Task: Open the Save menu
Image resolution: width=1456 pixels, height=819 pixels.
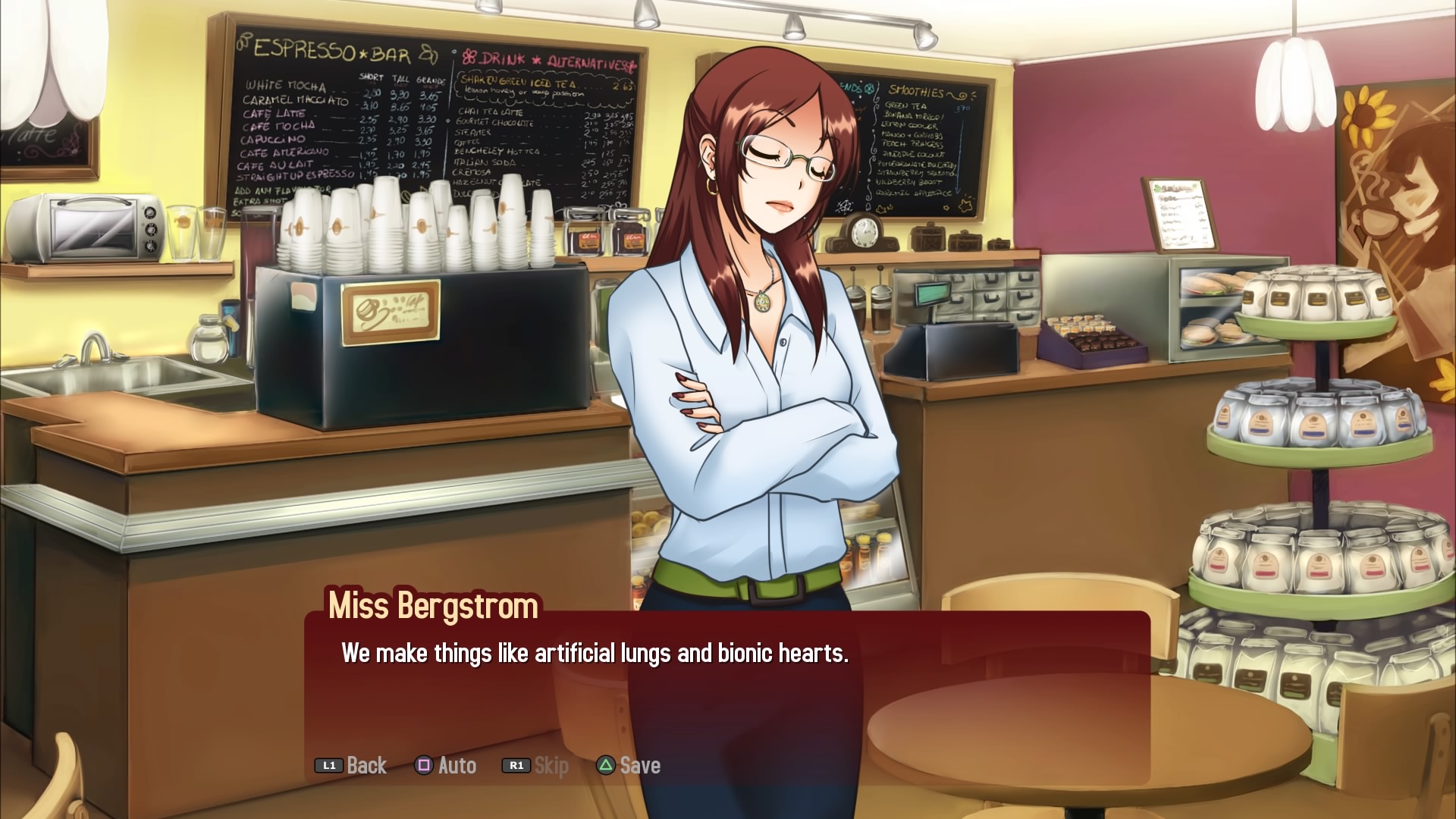Action: [x=629, y=766]
